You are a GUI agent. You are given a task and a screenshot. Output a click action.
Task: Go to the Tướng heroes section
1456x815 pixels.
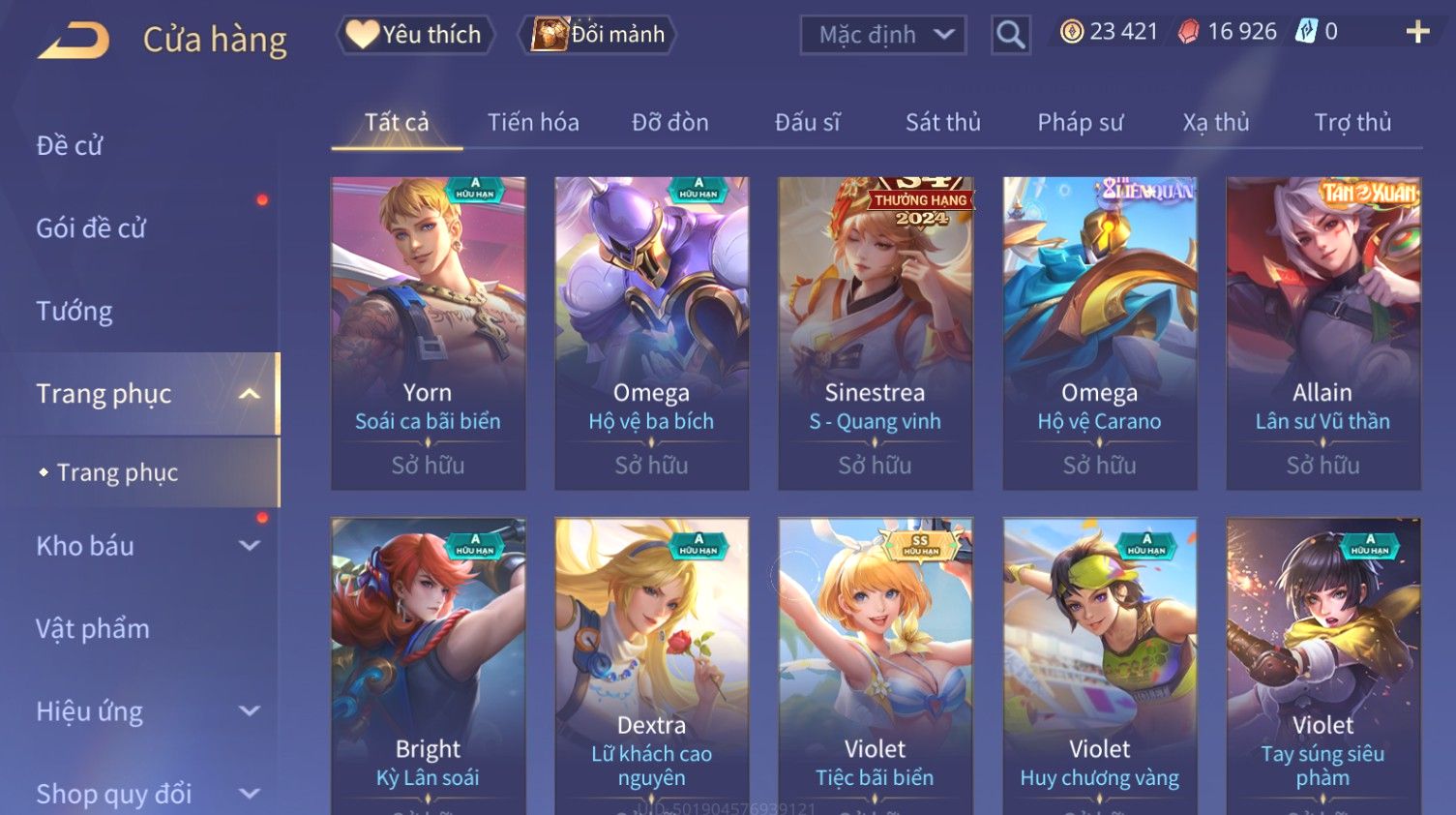(x=74, y=311)
